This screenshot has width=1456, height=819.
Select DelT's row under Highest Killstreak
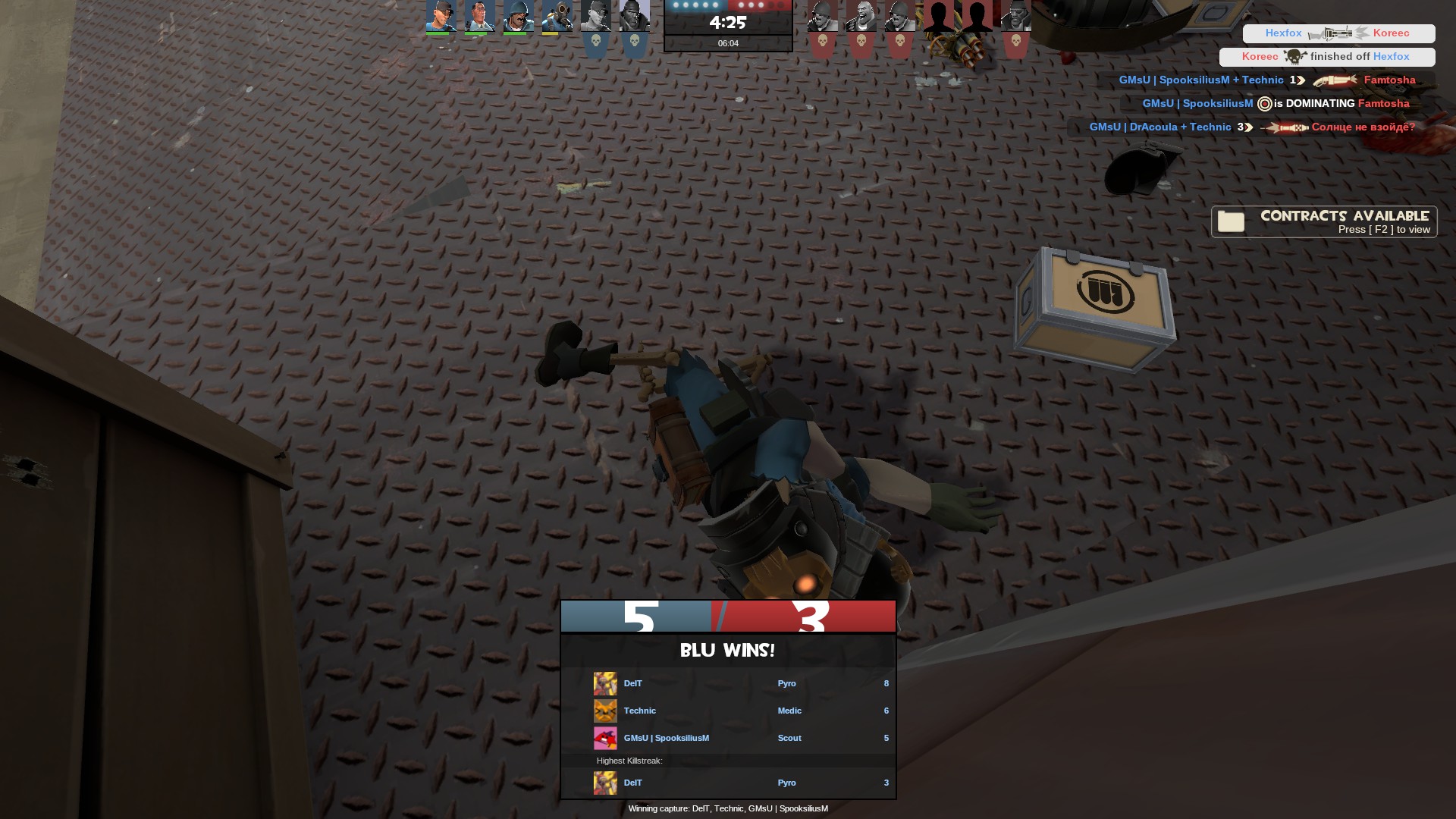(x=728, y=783)
